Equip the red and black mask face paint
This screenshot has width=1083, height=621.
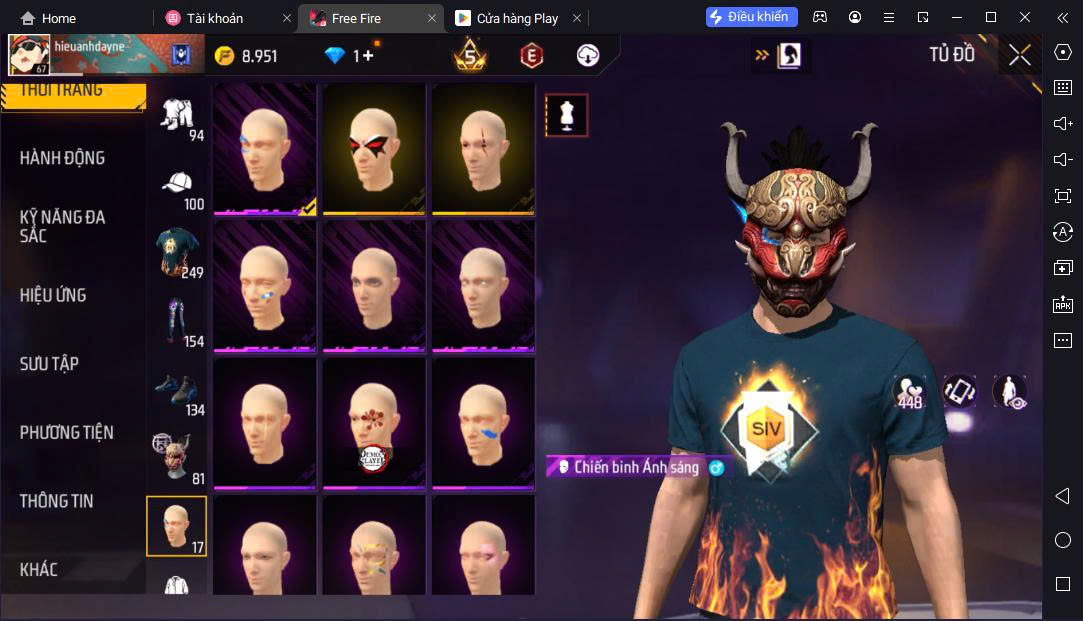(x=376, y=148)
